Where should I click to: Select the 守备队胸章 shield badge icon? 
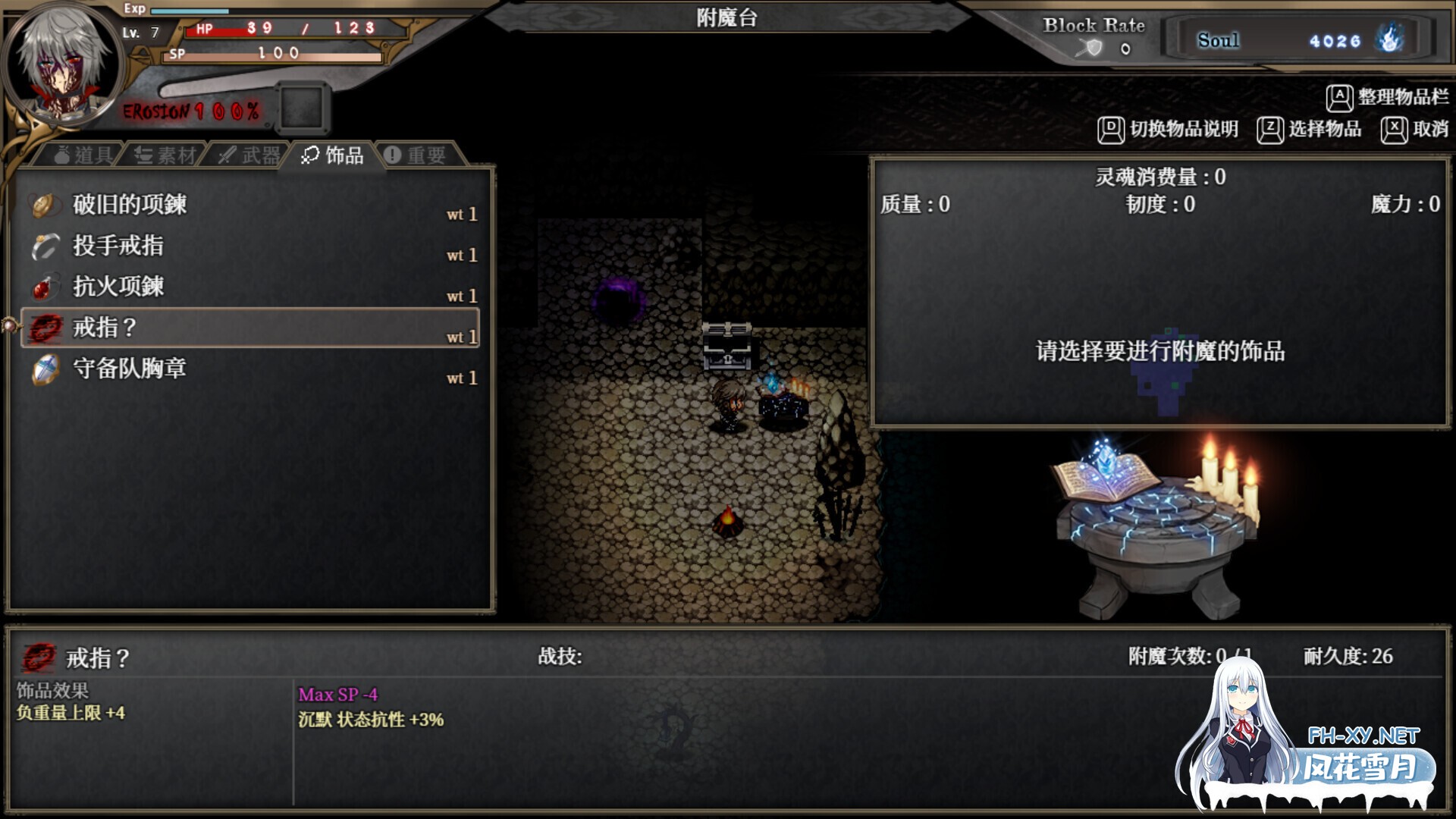[43, 369]
